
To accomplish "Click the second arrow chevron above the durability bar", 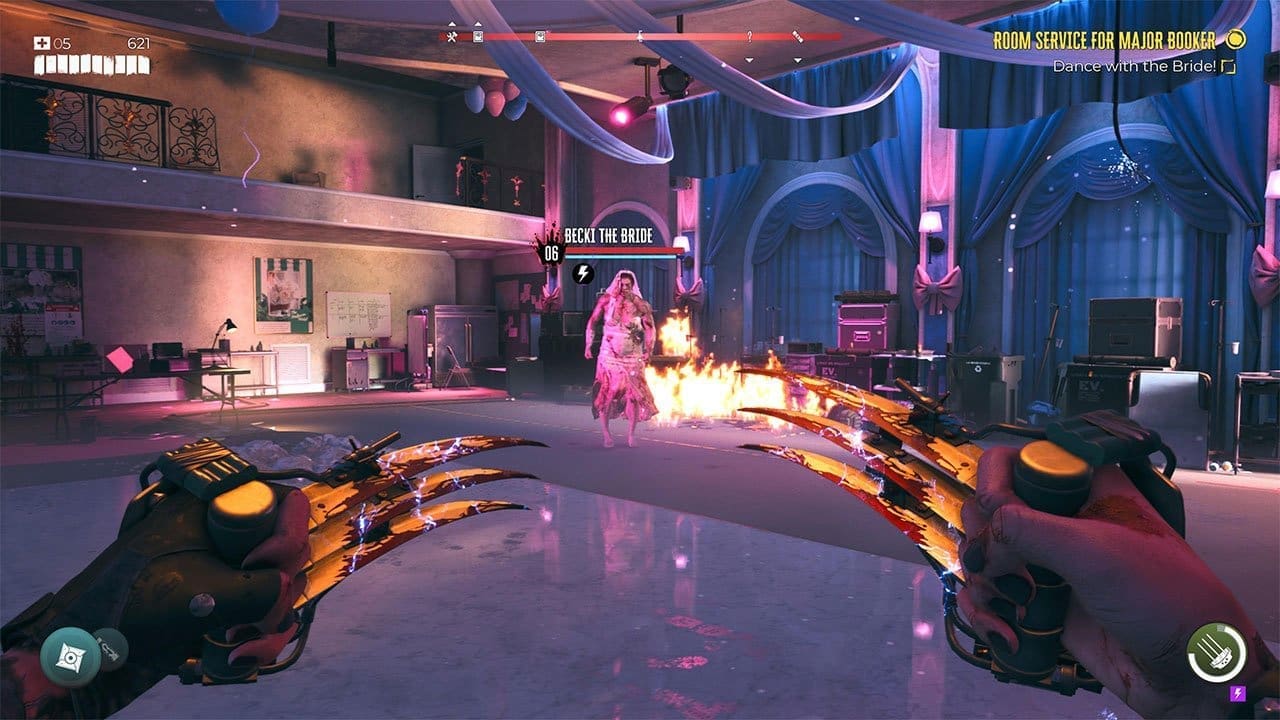I will click(x=478, y=23).
